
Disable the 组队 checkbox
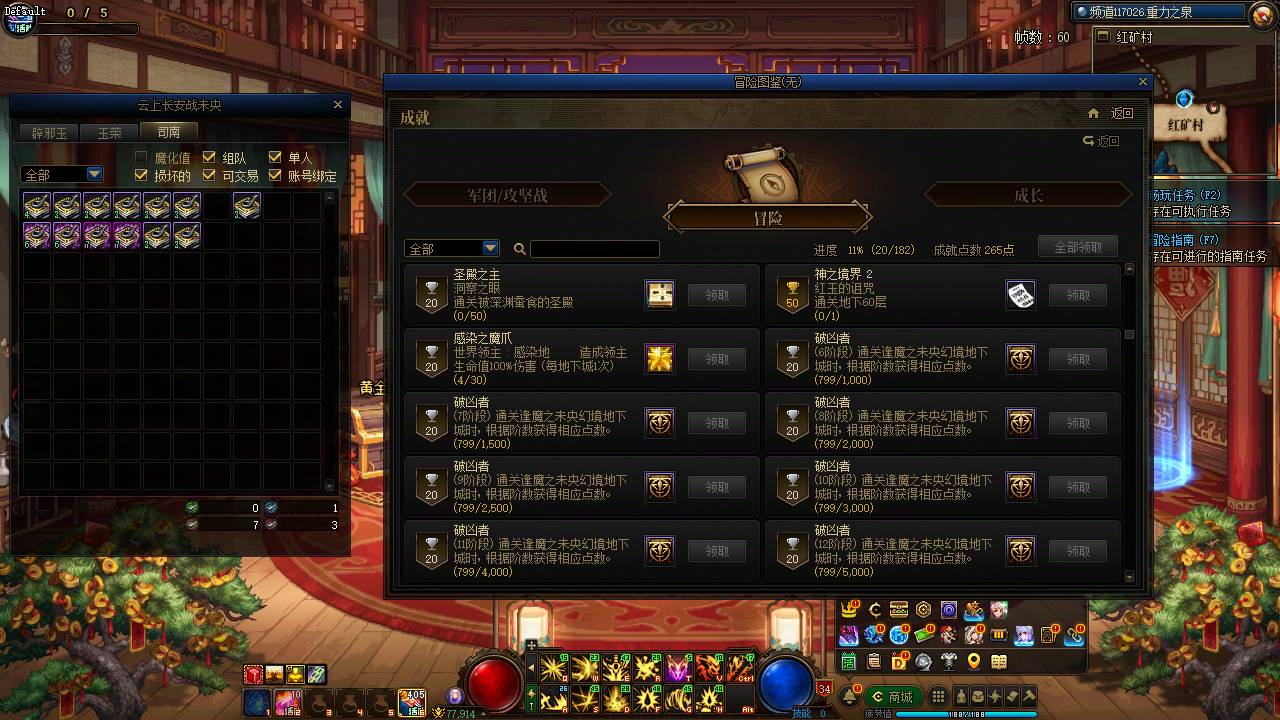click(208, 158)
